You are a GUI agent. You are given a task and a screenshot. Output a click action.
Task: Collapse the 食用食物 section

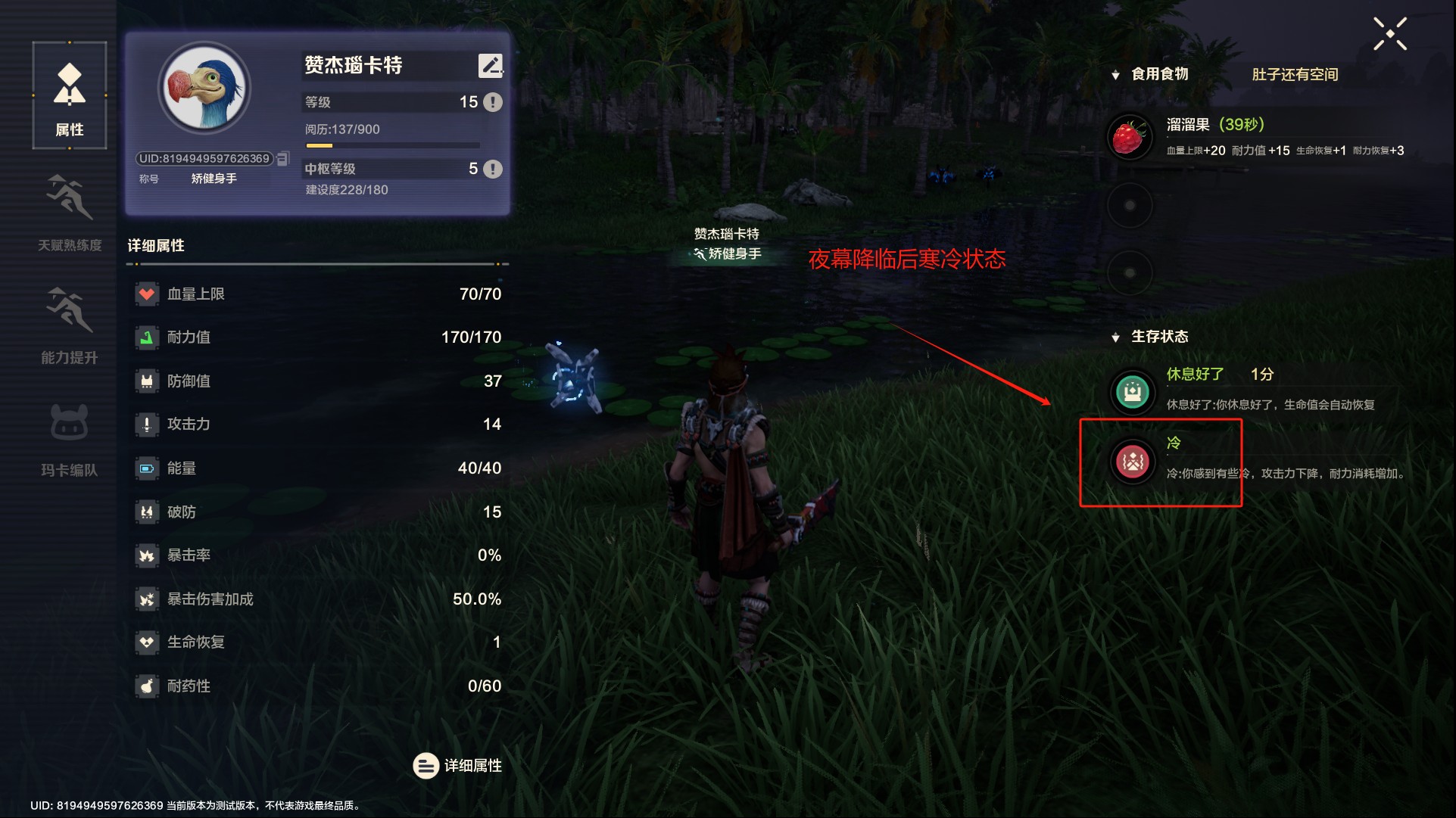coord(1114,74)
